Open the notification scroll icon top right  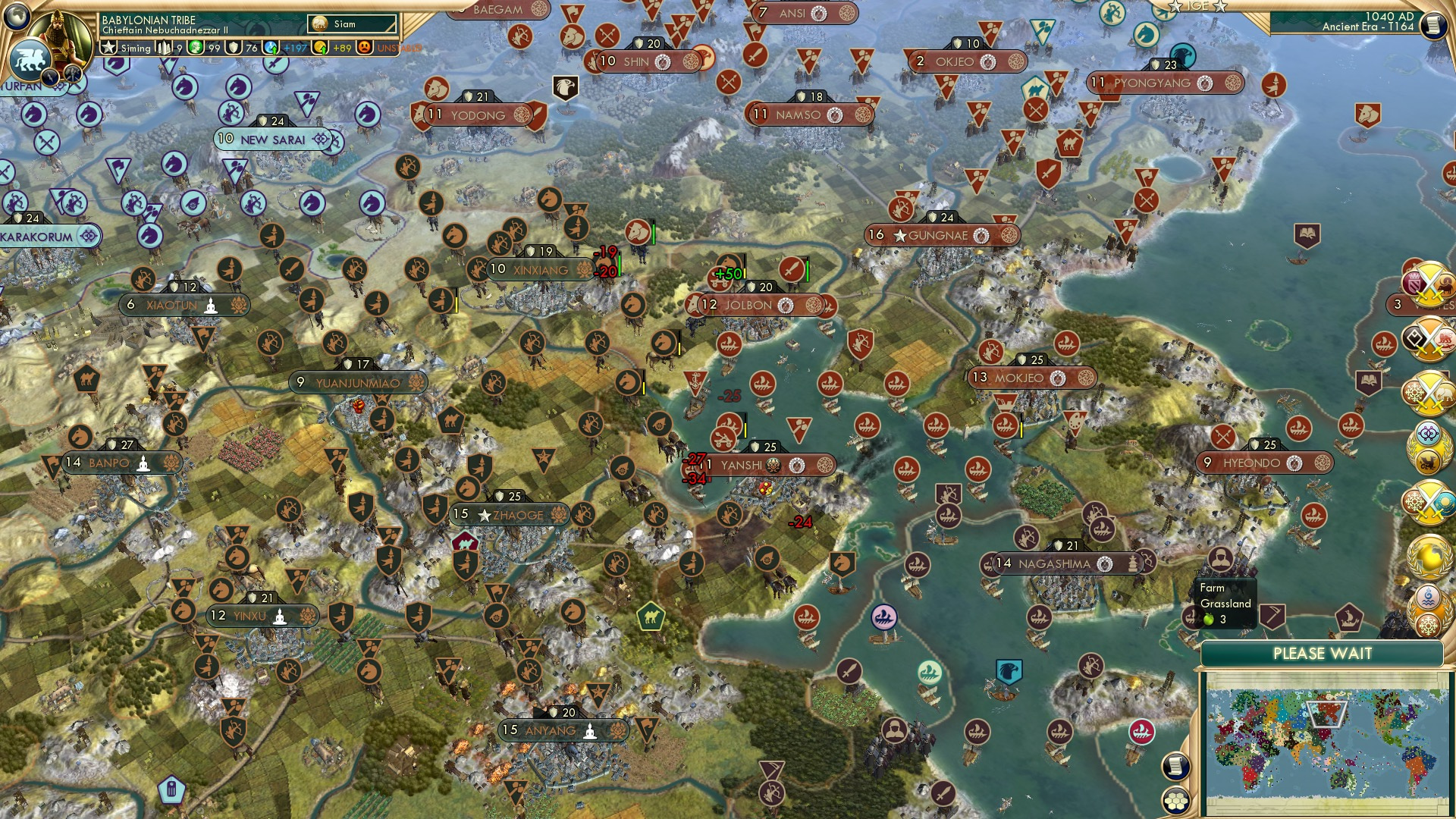point(1432,26)
